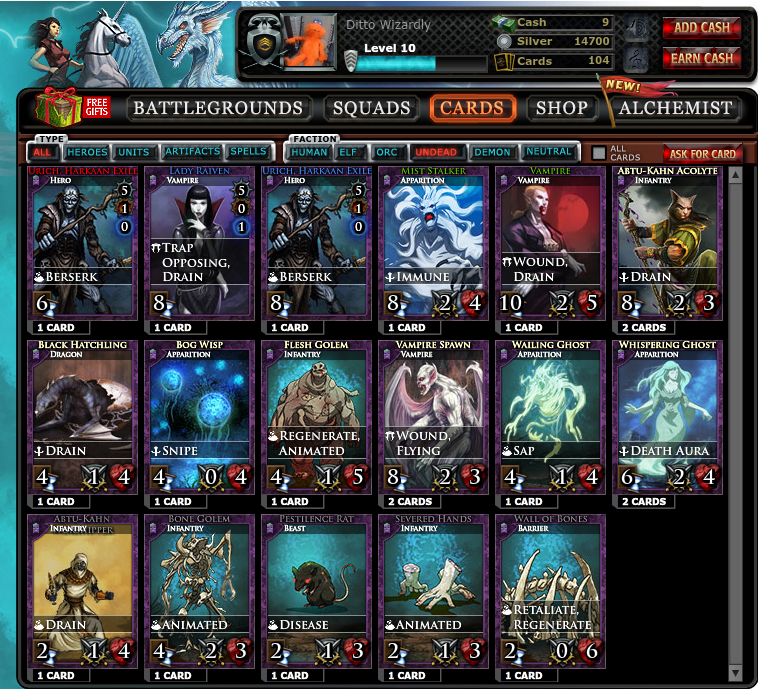This screenshot has height=689, width=759.
Task: Open the Shop
Action: click(561, 108)
